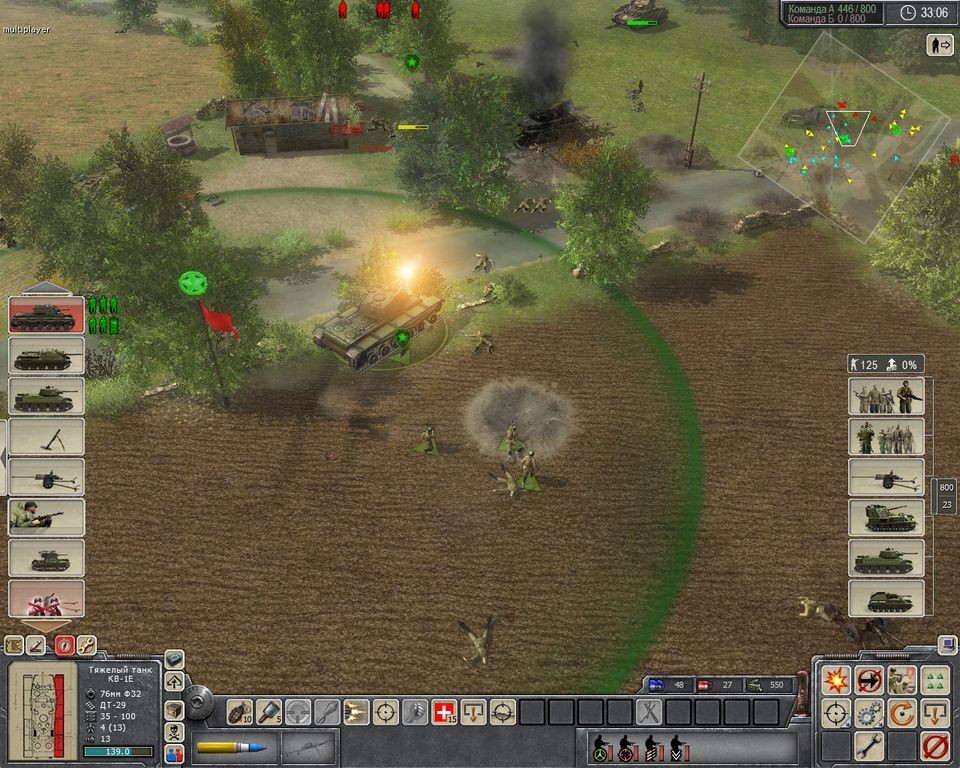The width and height of the screenshot is (960, 768).
Task: Select the machine gunner infantry card
Action: pyautogui.click(x=46, y=517)
